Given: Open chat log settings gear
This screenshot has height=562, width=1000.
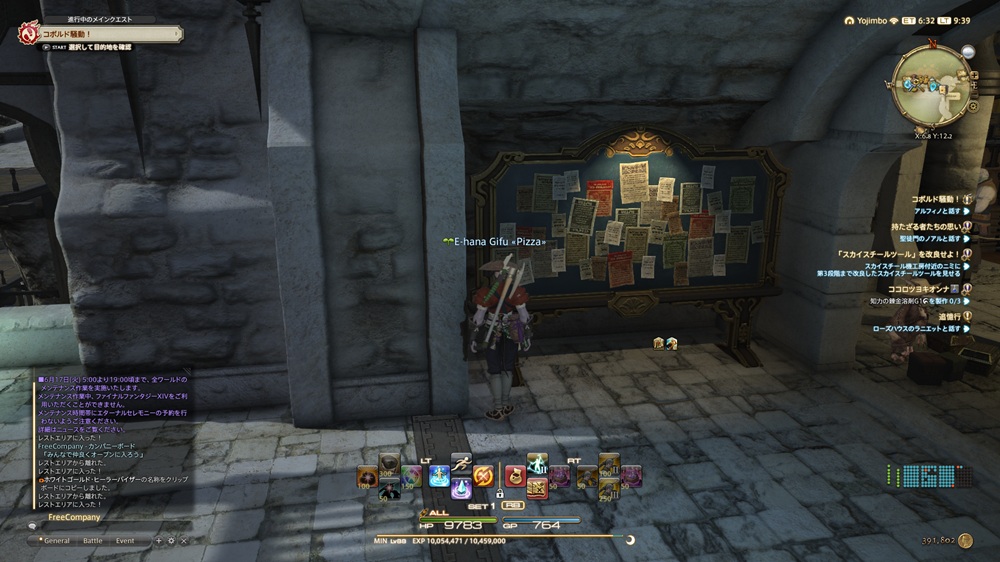Looking at the screenshot, I should (x=170, y=541).
